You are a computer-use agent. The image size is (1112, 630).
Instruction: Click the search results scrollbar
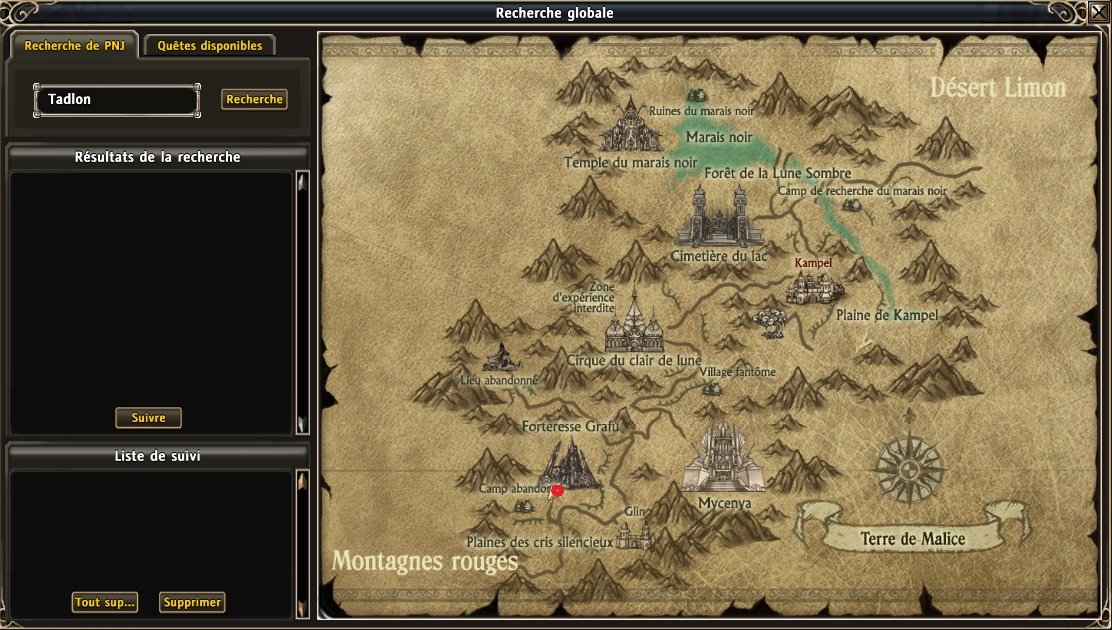[301, 302]
